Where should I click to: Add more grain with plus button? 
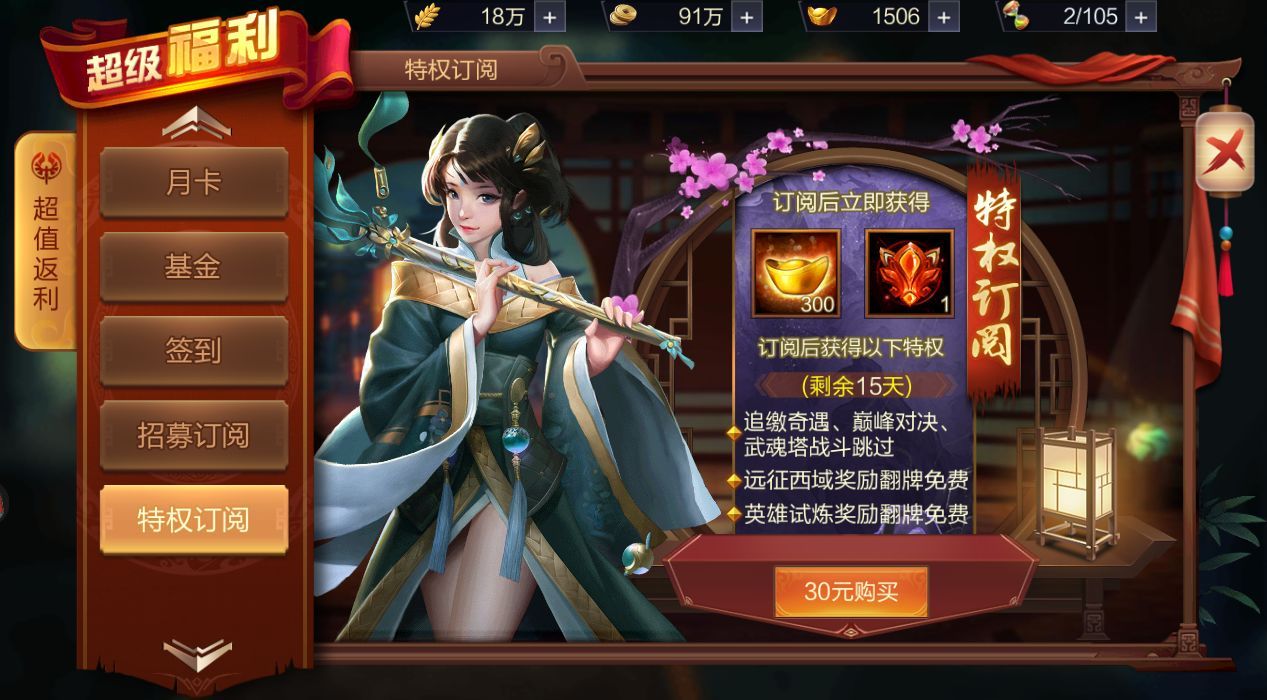[x=550, y=16]
